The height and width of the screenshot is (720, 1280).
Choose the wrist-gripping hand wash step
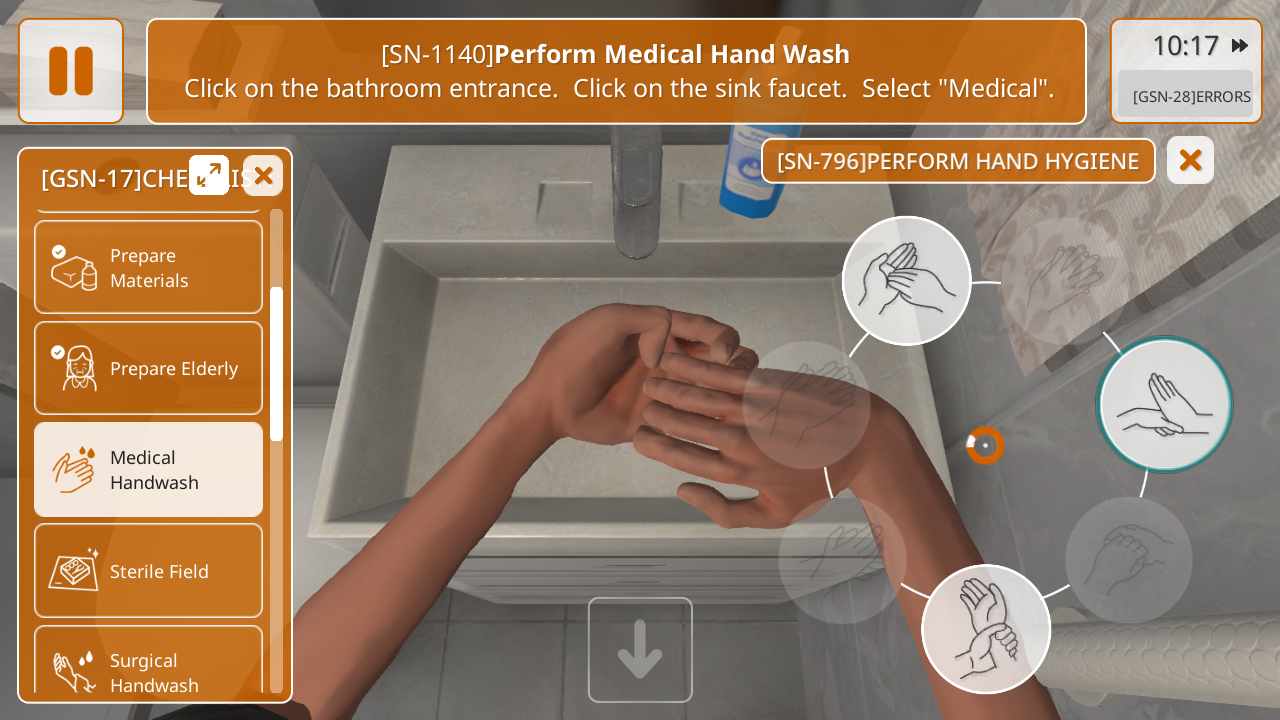tap(985, 629)
